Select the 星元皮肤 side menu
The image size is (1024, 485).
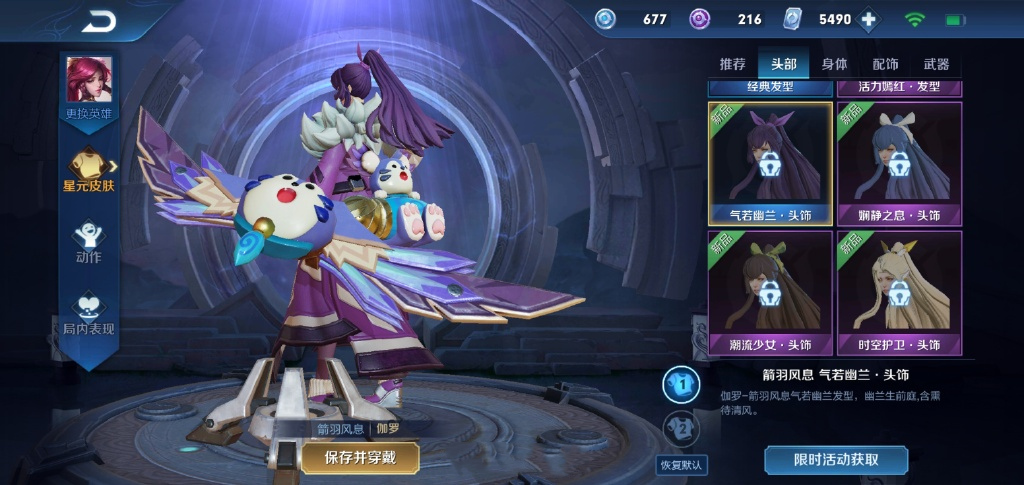click(x=88, y=171)
